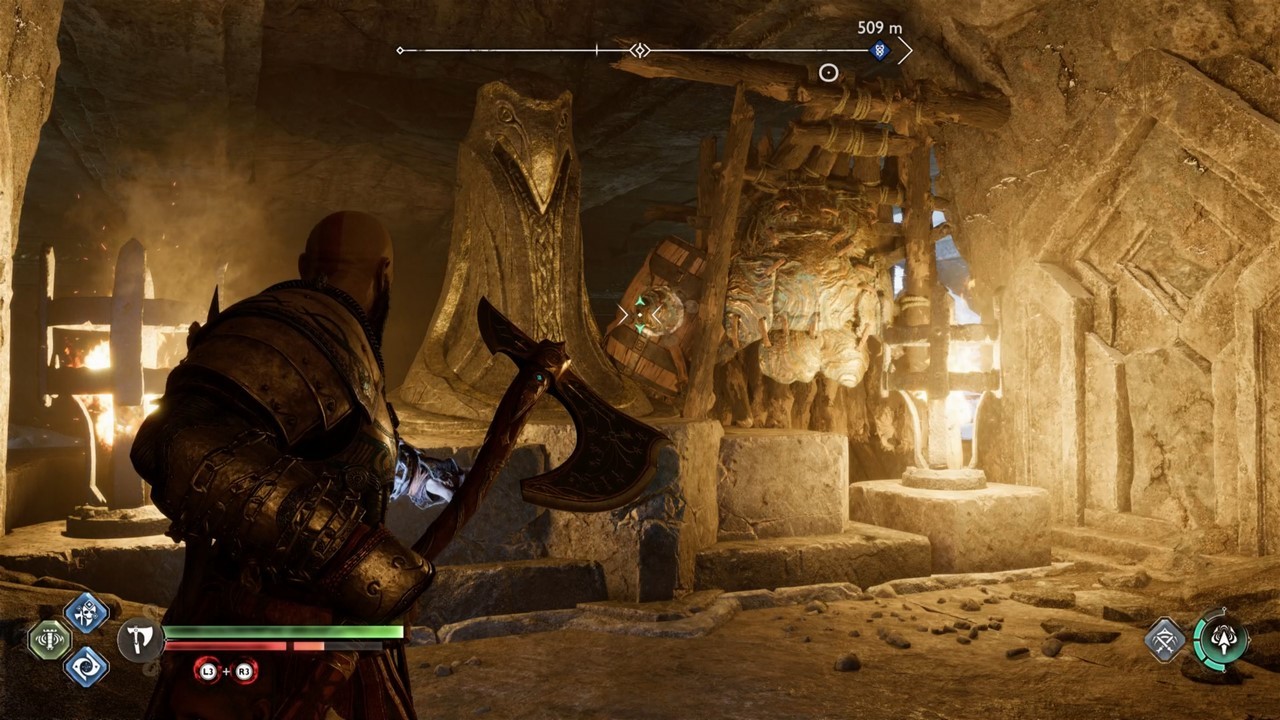Viewport: 1280px width, 720px height.
Task: Expand the left endpoint of the compass bar
Action: [399, 48]
